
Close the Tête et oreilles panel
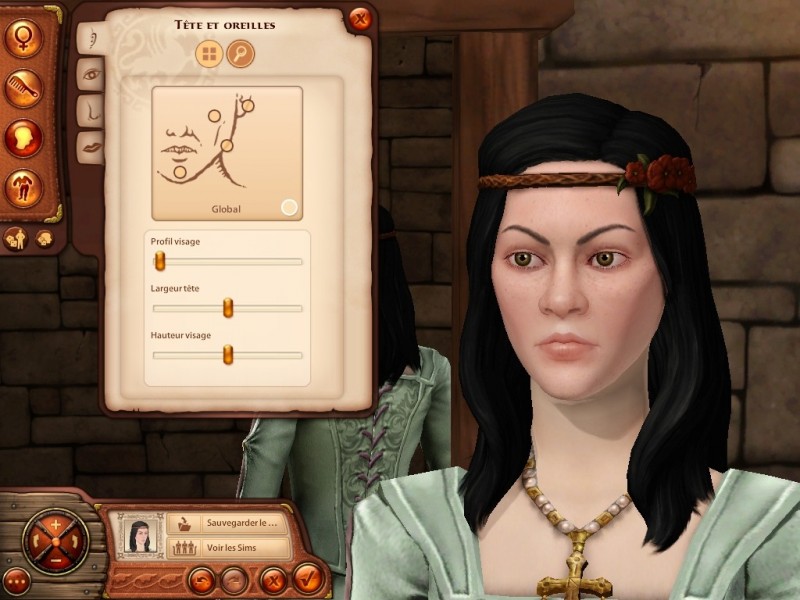click(x=360, y=19)
